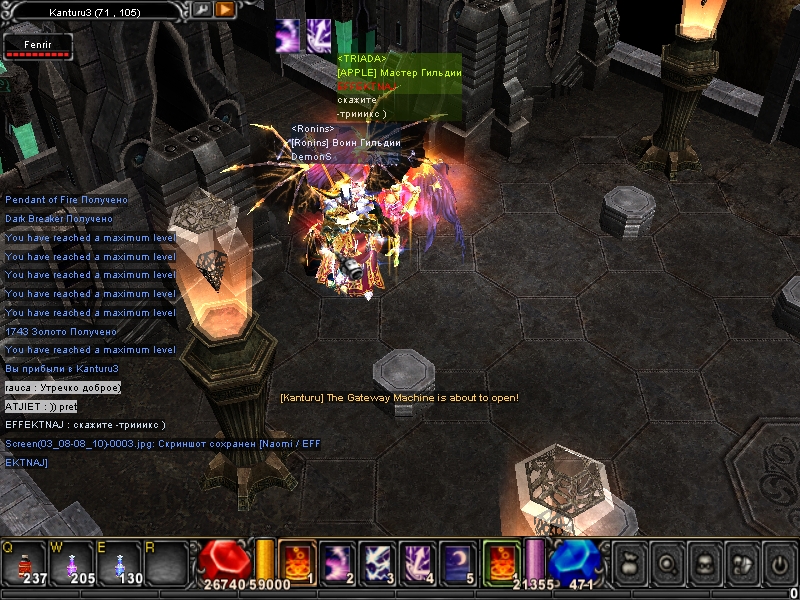Click the power button to open system menu
Image resolution: width=800 pixels, height=600 pixels.
pyautogui.click(x=779, y=565)
